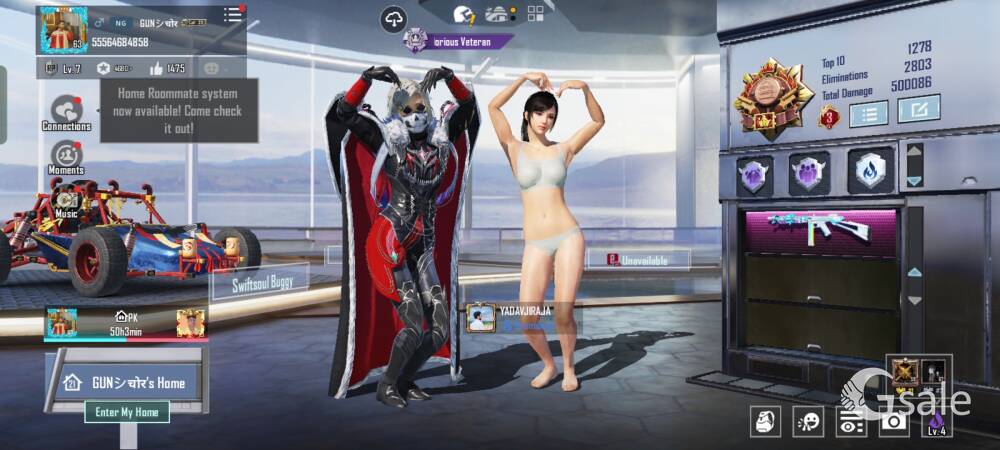Open the Moments feed

(x=66, y=158)
